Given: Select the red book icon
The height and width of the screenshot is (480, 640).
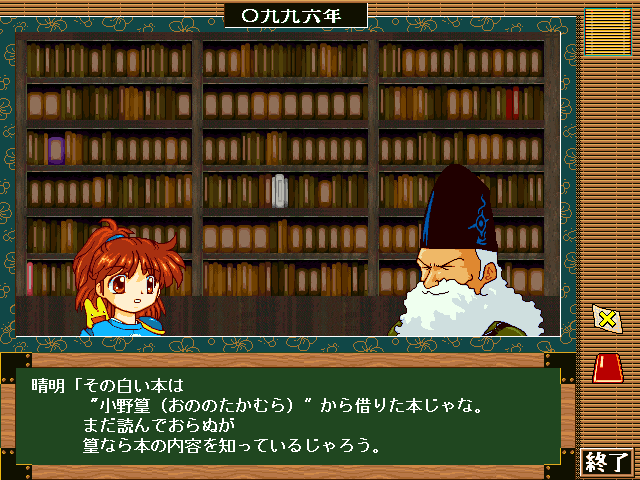Looking at the screenshot, I should tap(606, 368).
